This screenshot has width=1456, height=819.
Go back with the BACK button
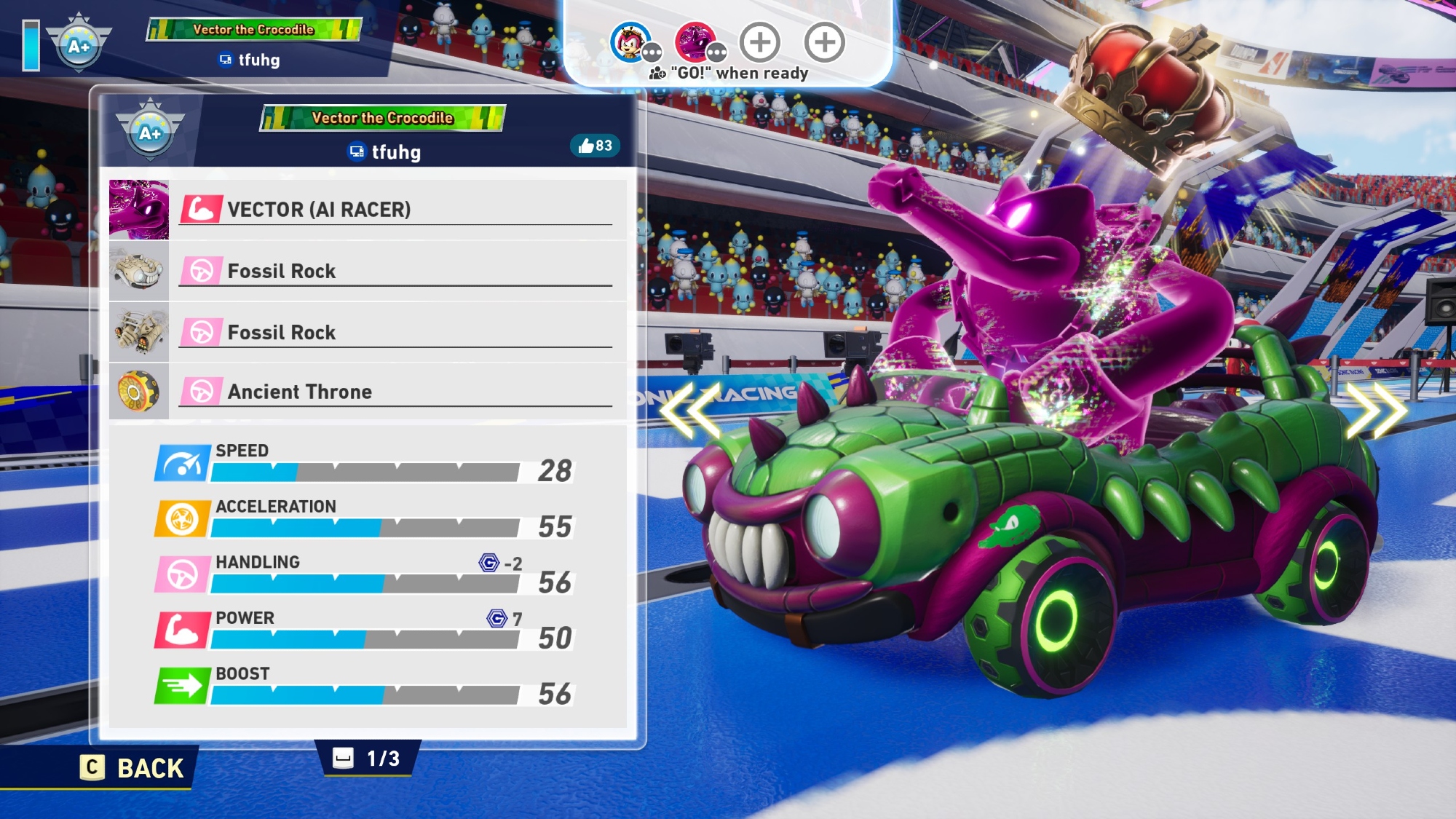133,768
